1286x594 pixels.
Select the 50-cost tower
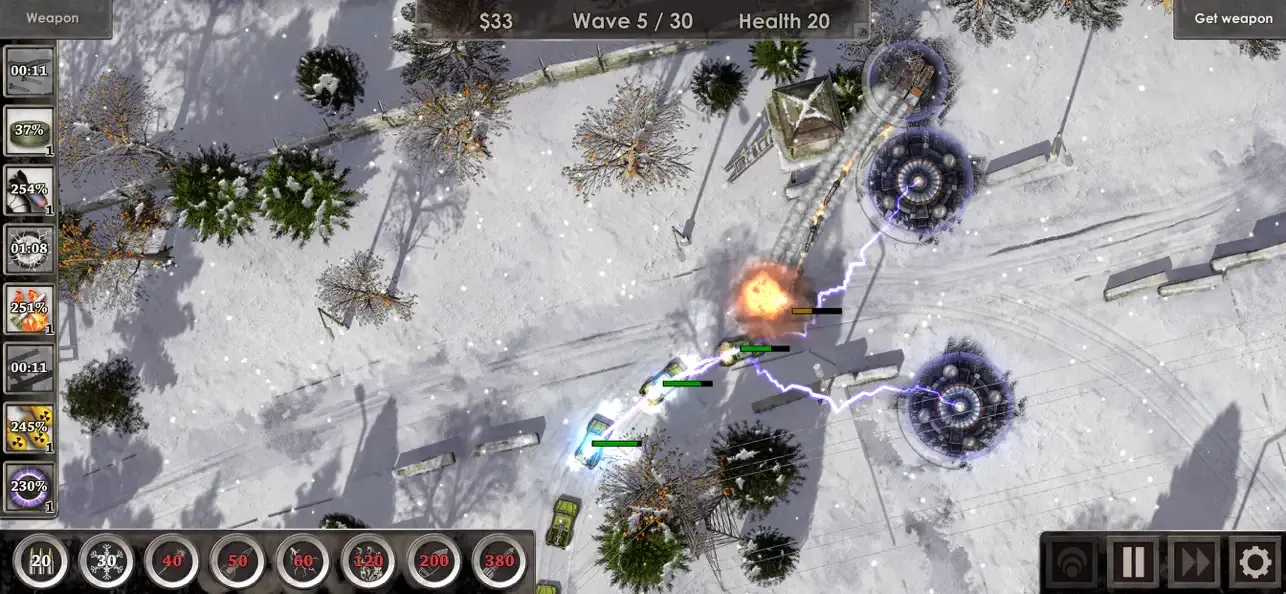pyautogui.click(x=237, y=561)
